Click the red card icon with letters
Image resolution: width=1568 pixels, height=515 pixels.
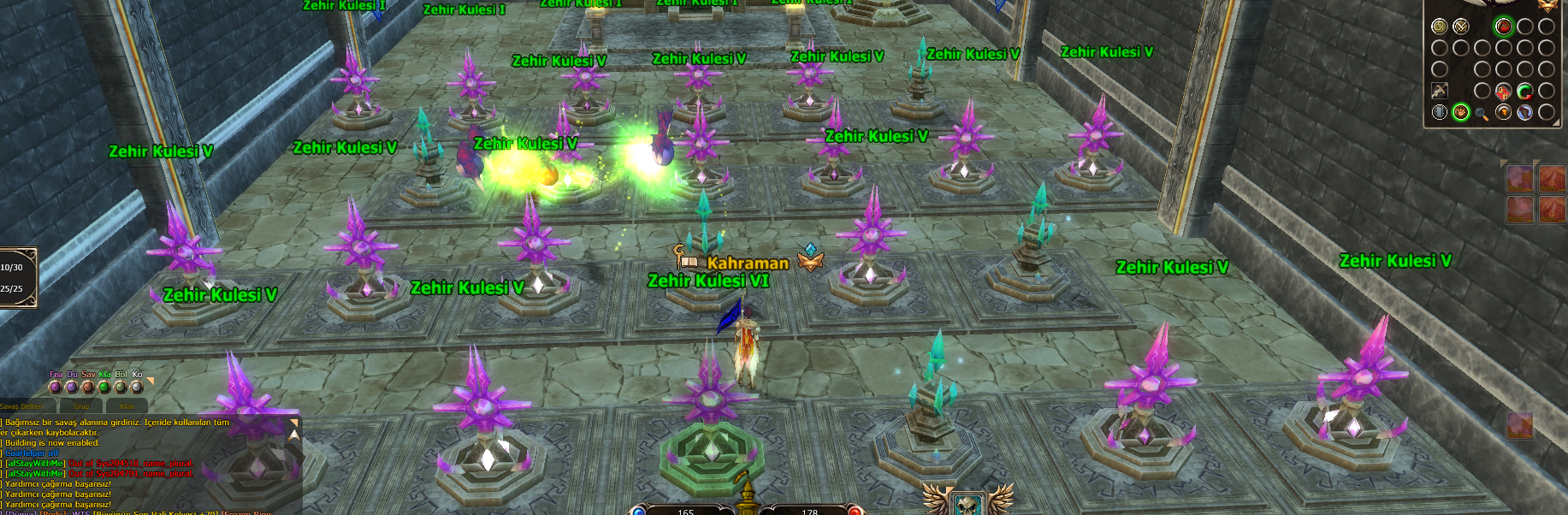[1503, 91]
